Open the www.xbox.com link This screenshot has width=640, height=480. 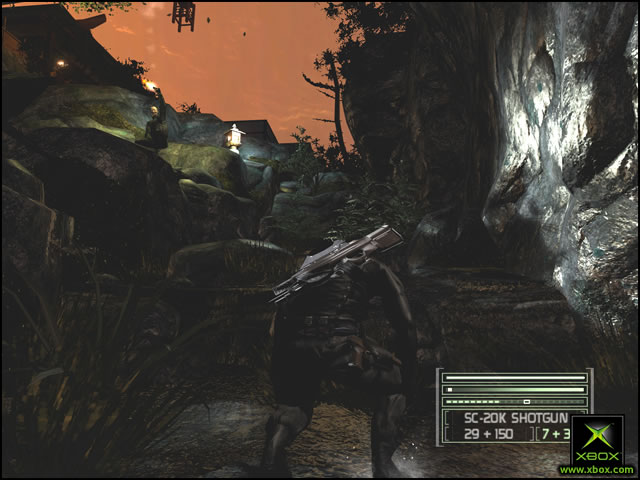click(x=597, y=469)
